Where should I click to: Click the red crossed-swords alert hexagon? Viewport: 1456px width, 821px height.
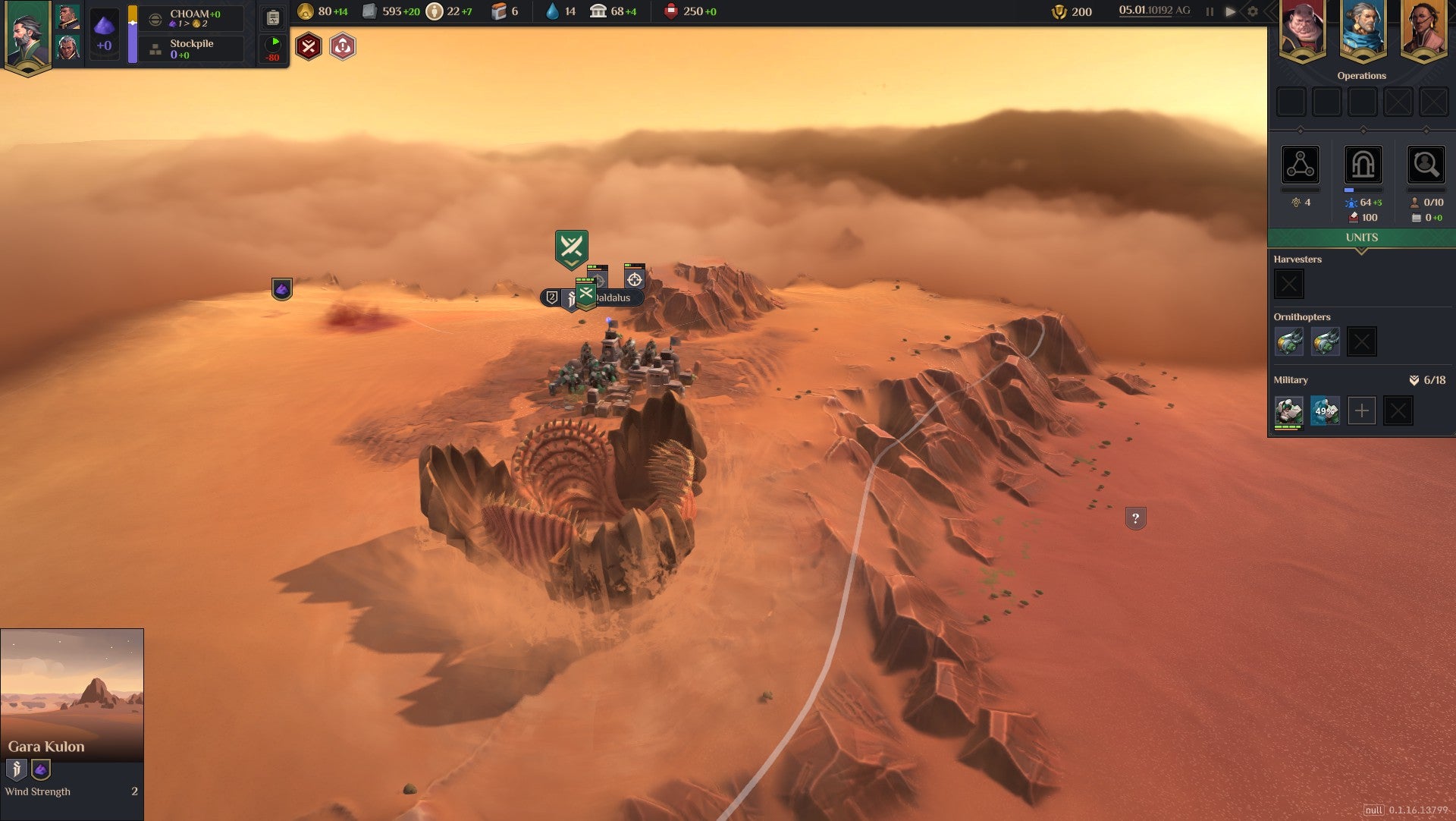[x=309, y=47]
